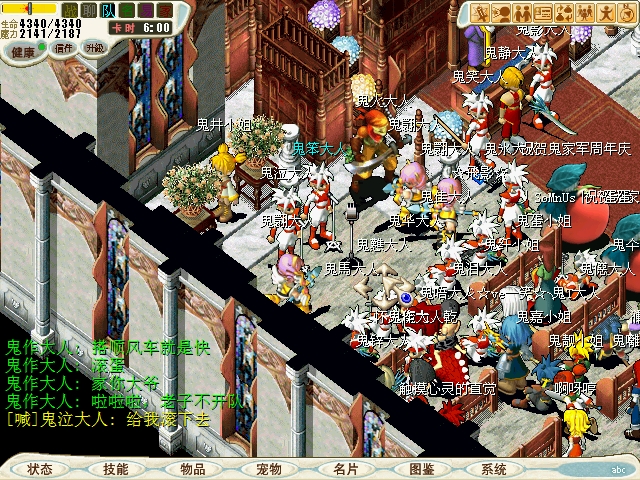Click the 健康 health button
Screen dimensions: 640x480
24,50
